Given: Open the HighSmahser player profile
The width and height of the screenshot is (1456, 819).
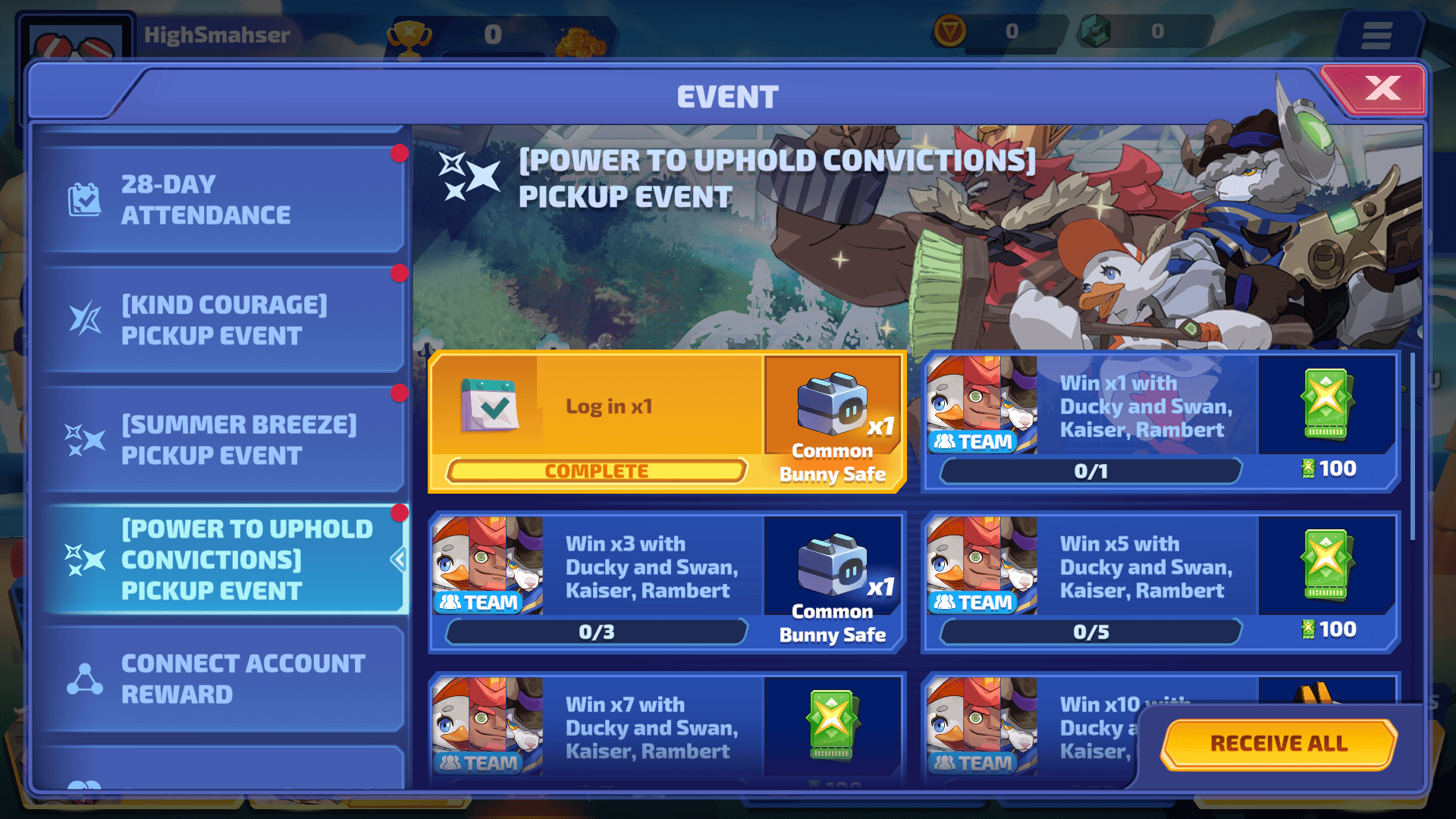Looking at the screenshot, I should pyautogui.click(x=76, y=38).
